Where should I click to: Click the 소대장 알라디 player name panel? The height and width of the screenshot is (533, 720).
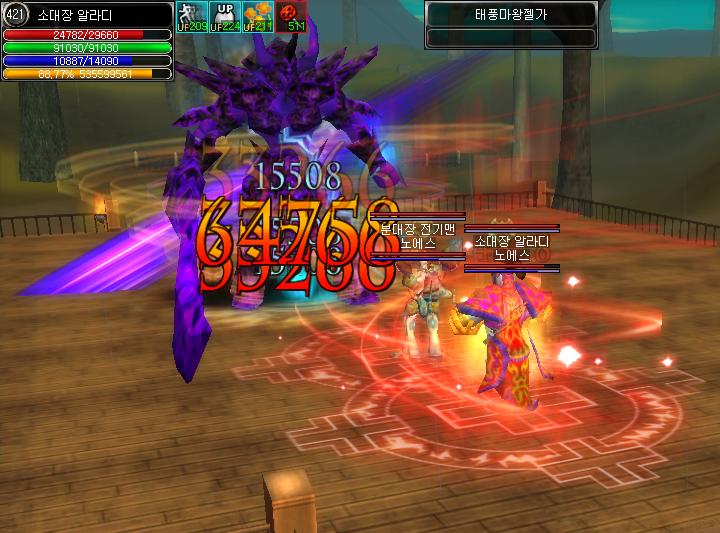tap(91, 12)
